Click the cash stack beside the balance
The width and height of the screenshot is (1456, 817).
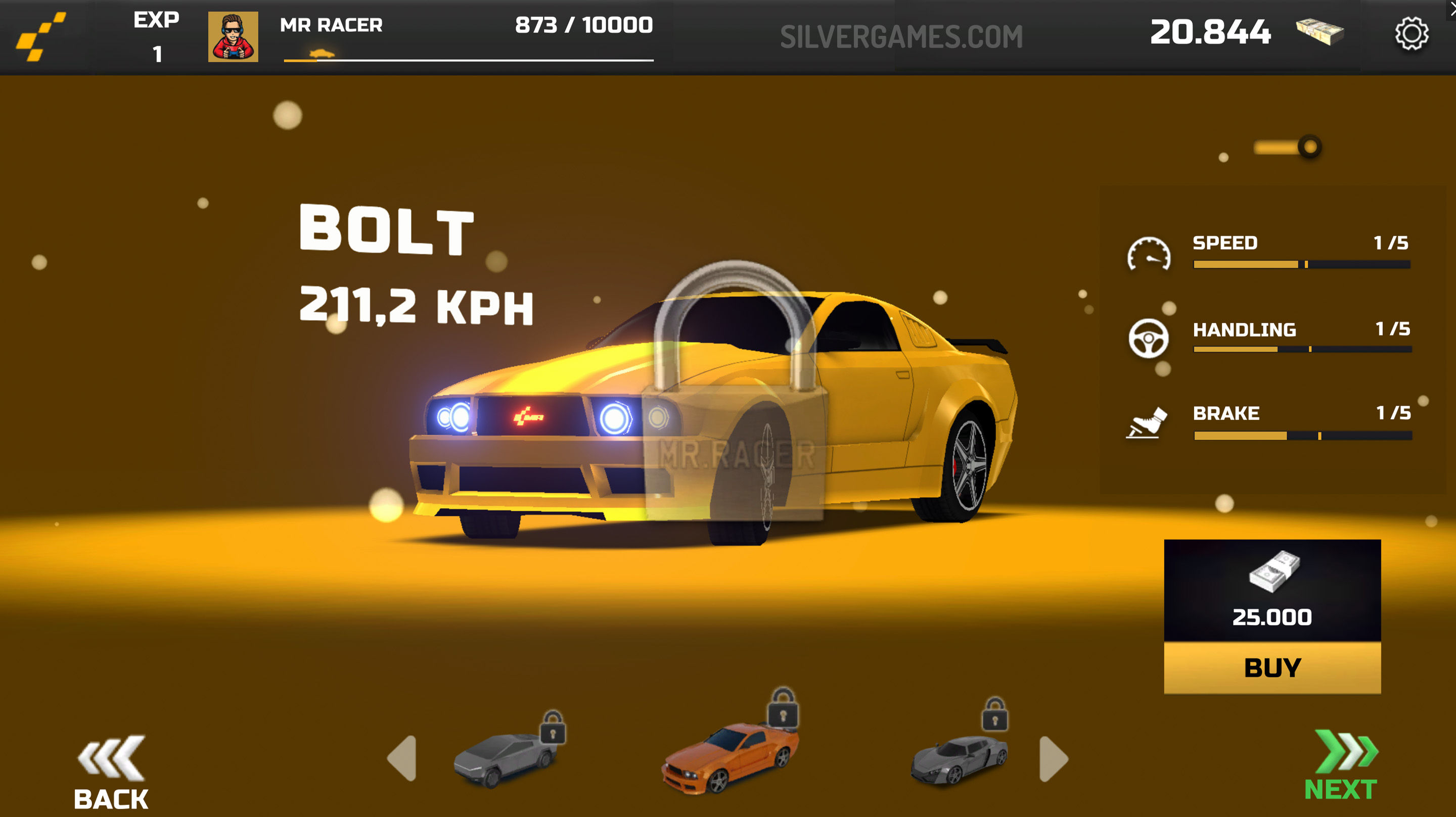1319,31
